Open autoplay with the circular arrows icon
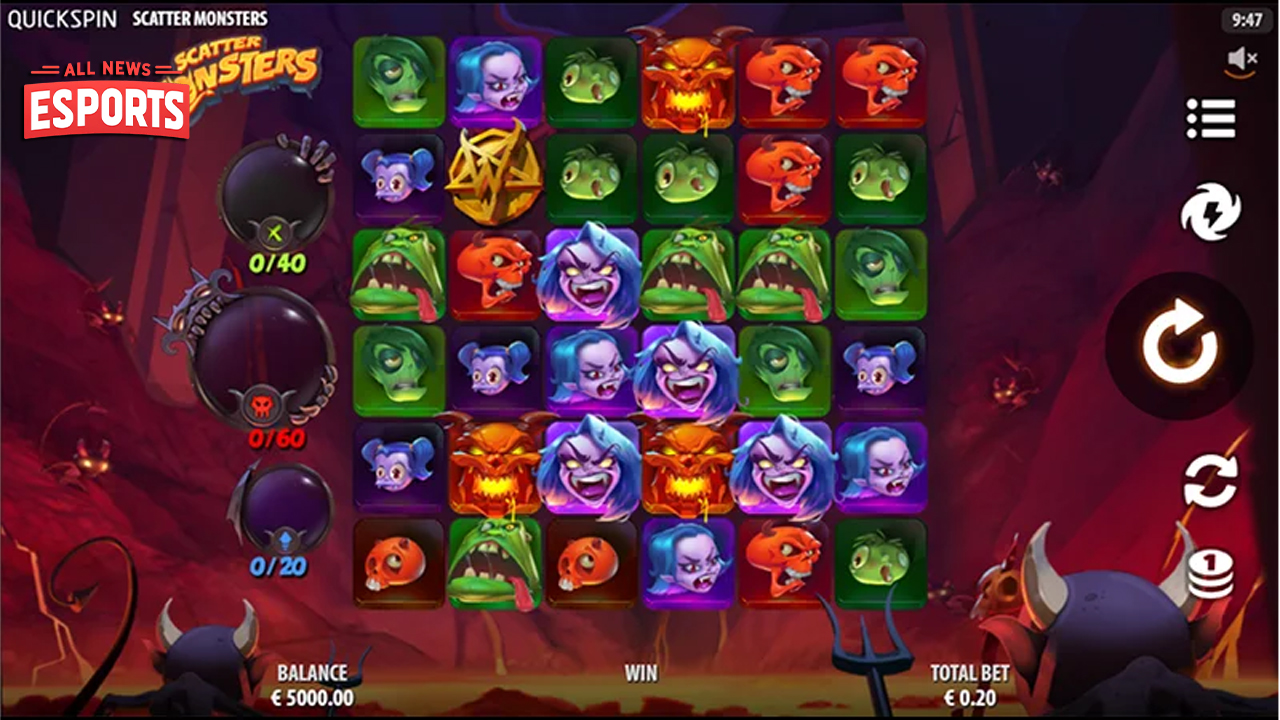This screenshot has width=1280, height=720. (x=1213, y=480)
